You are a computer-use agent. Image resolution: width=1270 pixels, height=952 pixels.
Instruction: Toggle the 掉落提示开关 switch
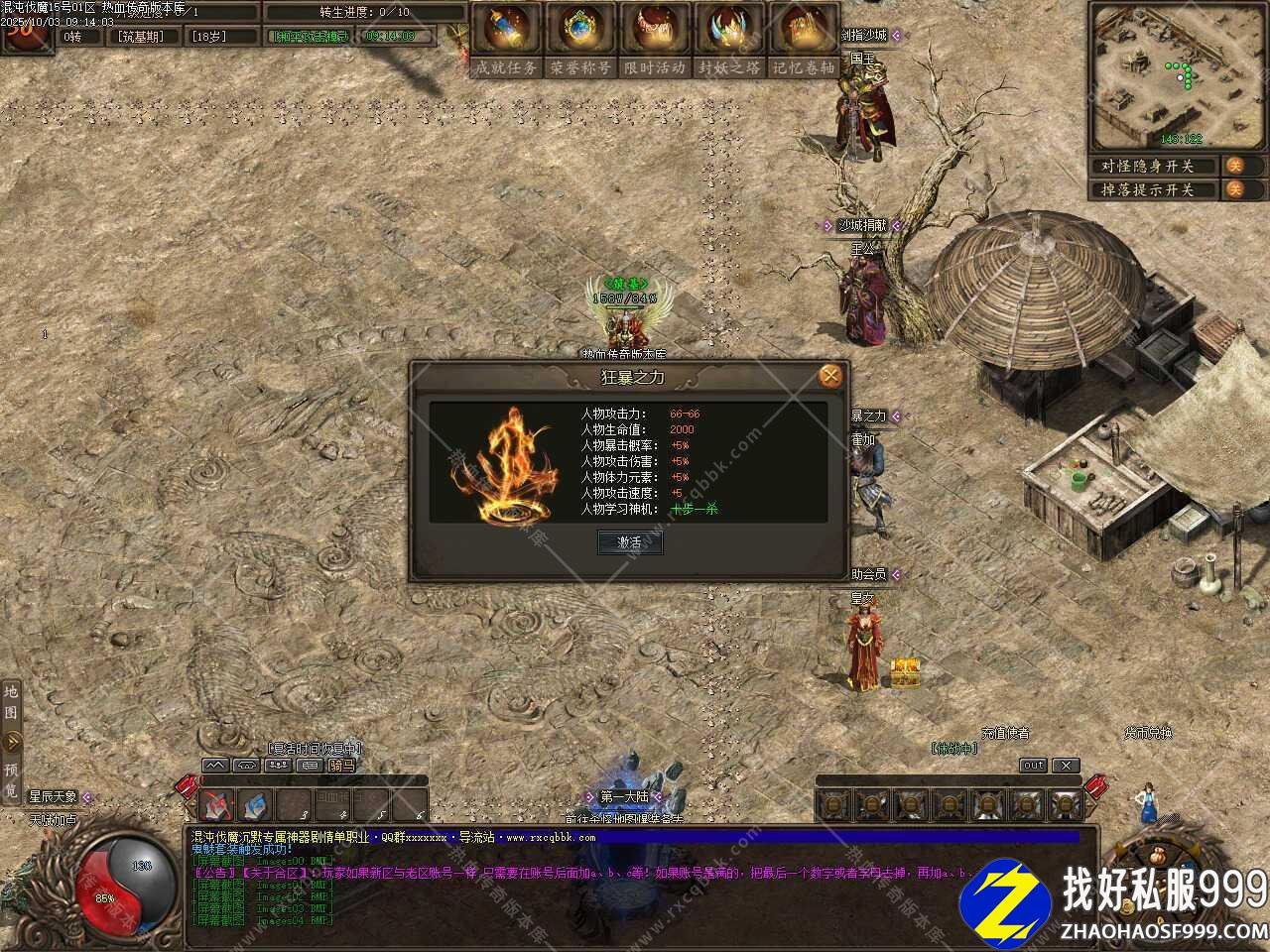[1234, 189]
